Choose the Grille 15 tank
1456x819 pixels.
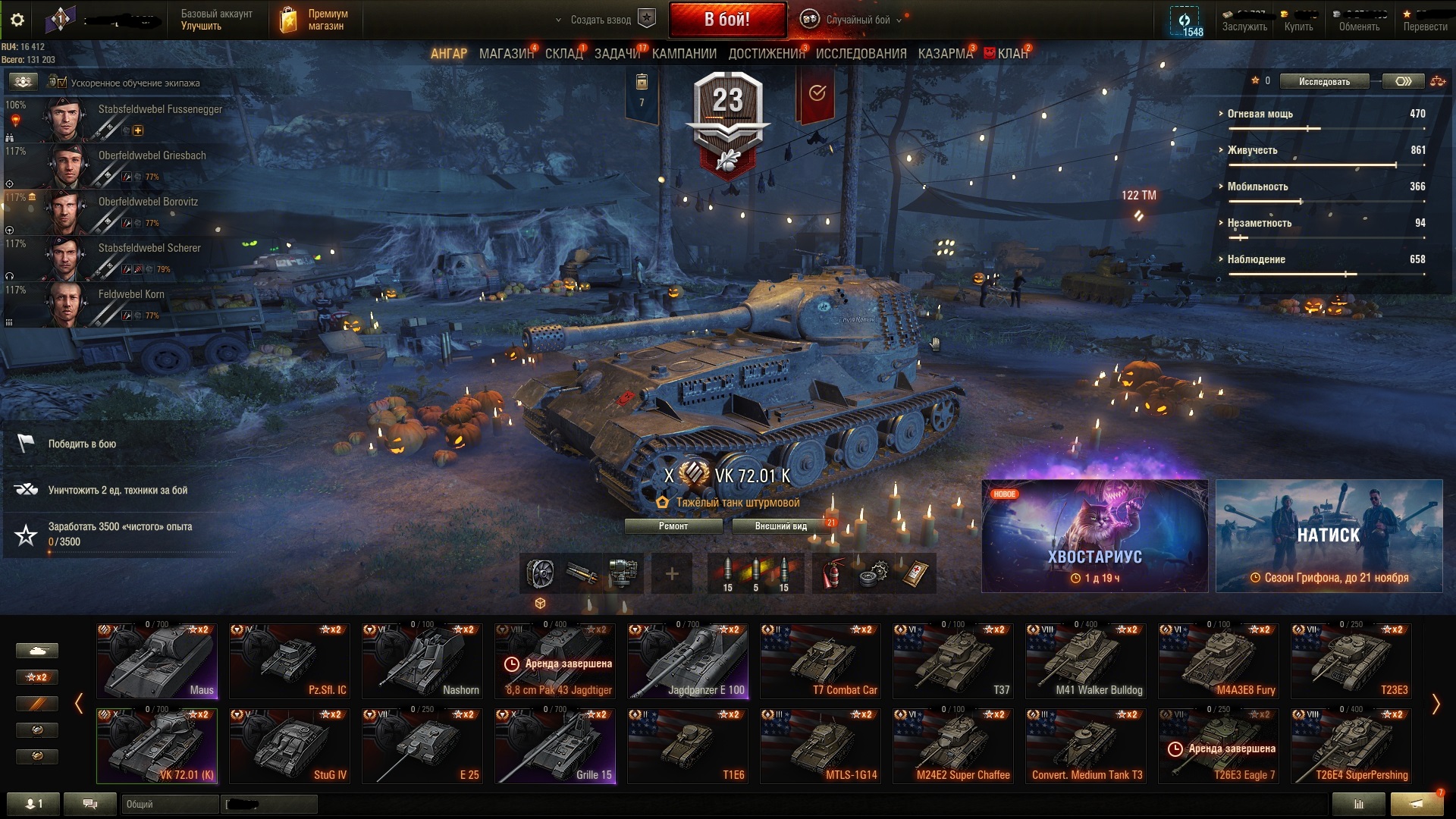[x=555, y=746]
